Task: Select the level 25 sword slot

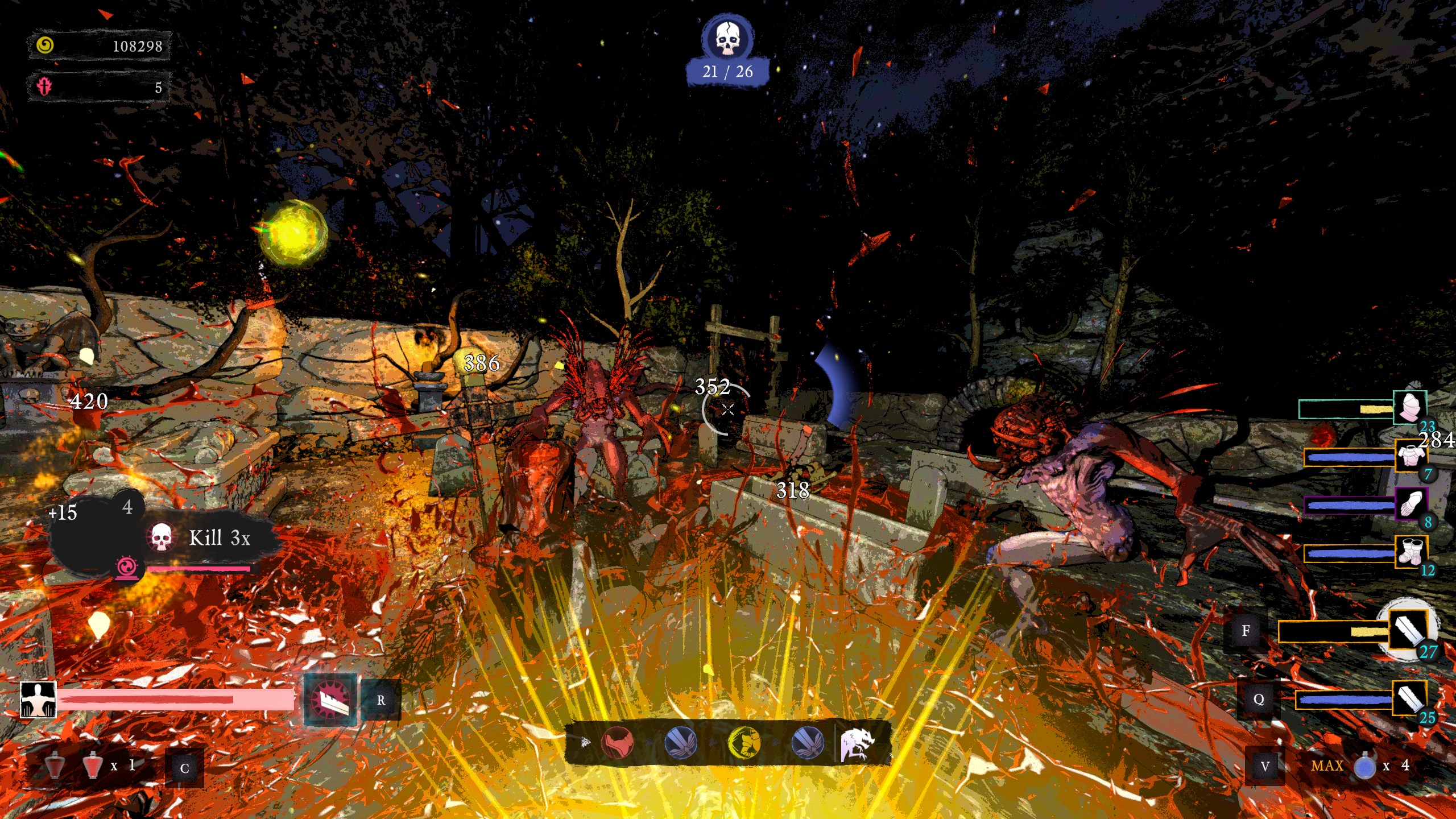Action: coord(1408,698)
